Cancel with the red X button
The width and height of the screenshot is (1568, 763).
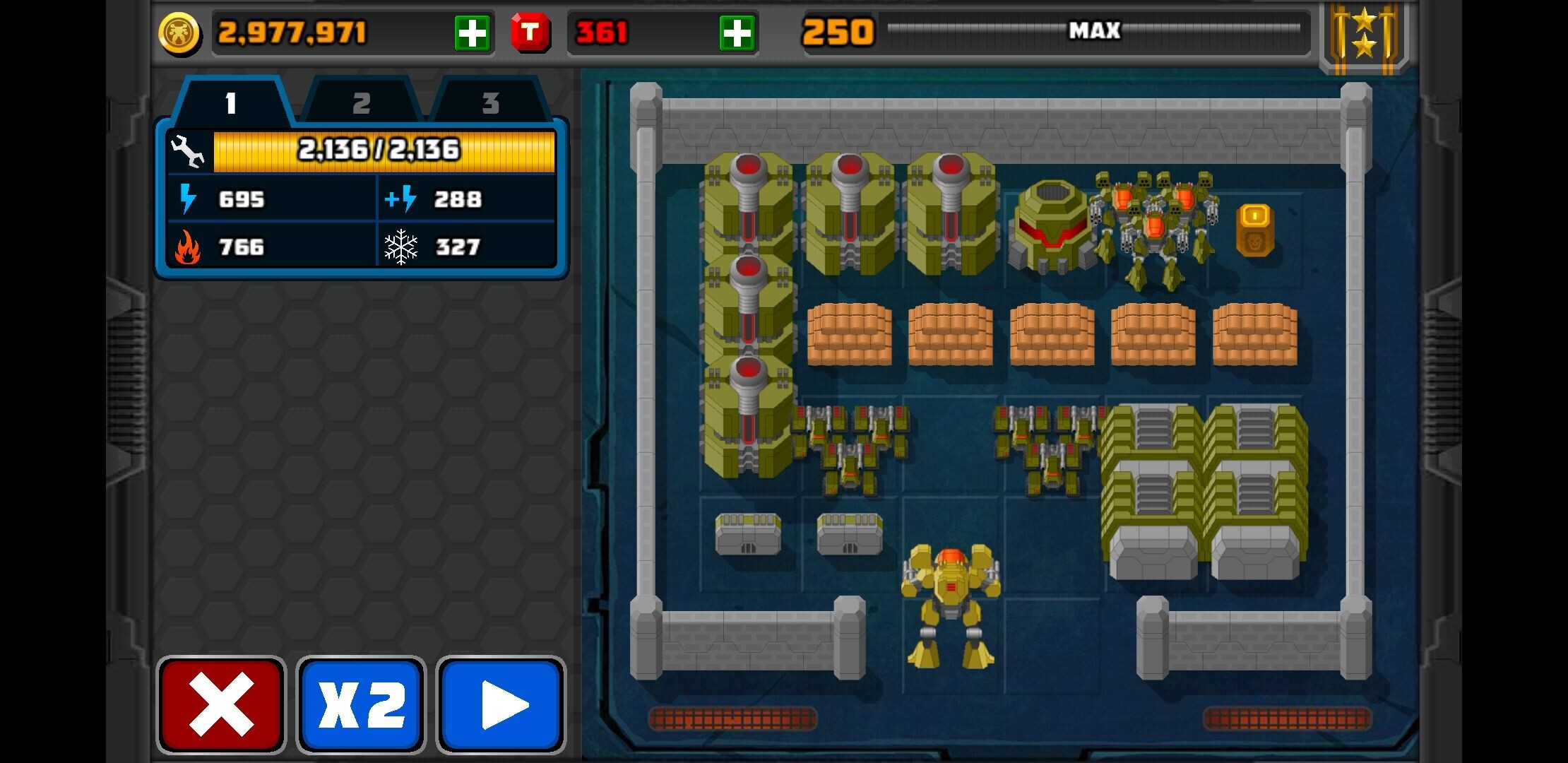(x=221, y=704)
